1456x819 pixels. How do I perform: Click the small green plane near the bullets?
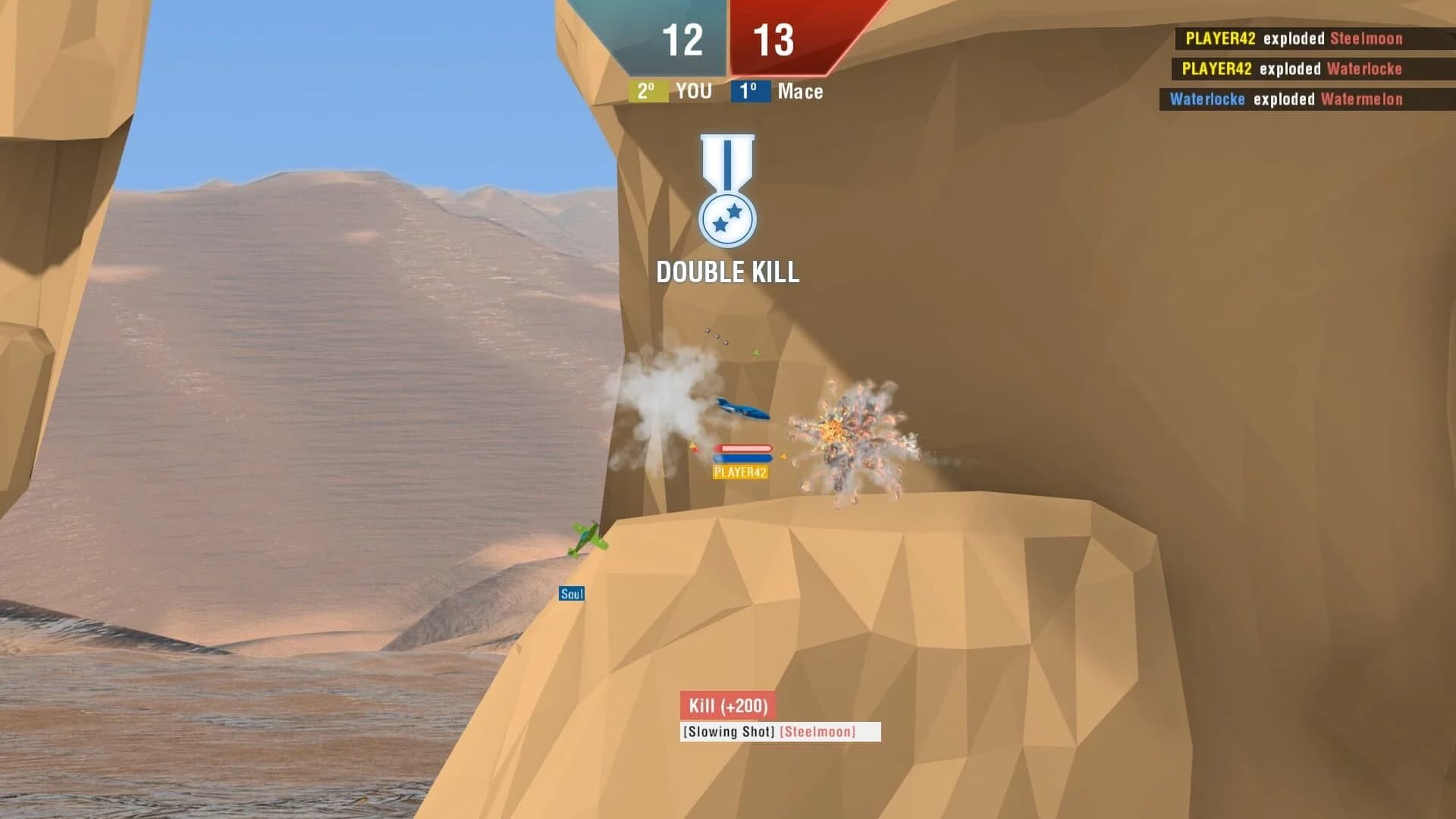[x=753, y=351]
